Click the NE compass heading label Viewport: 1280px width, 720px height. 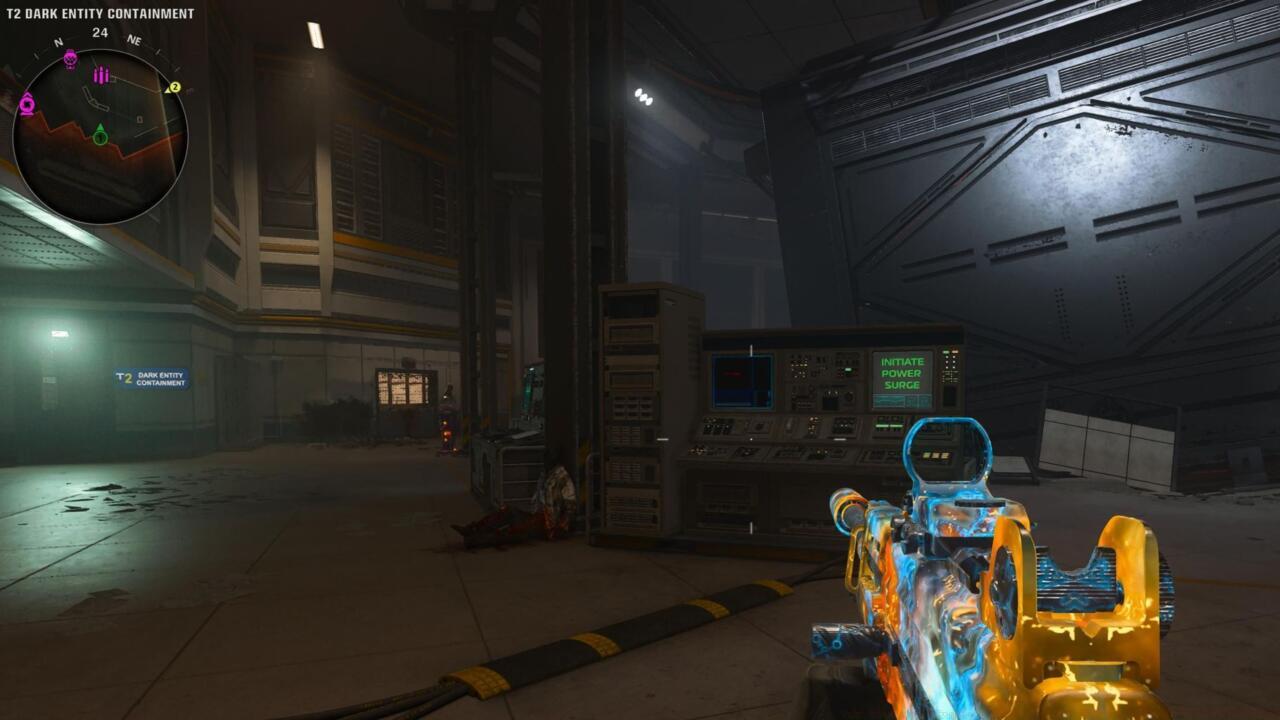134,40
